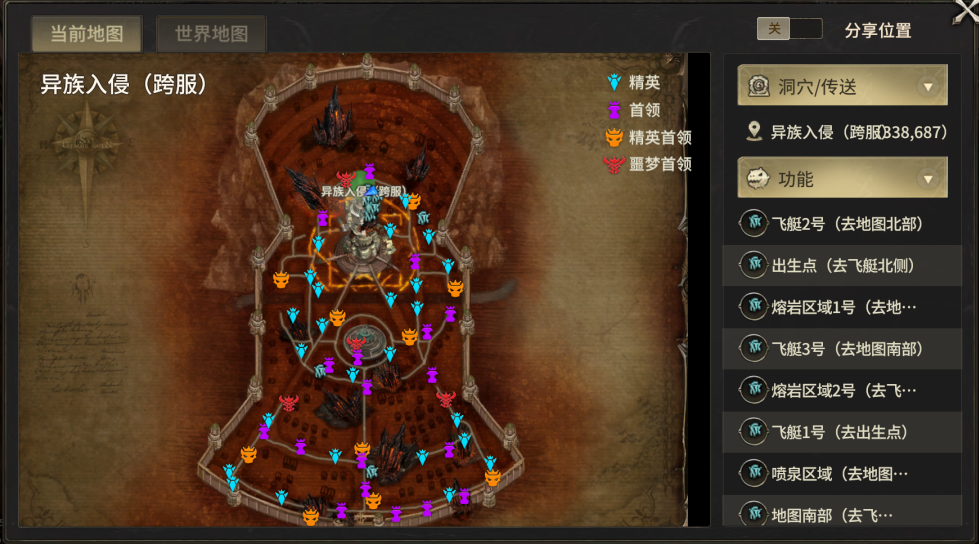The height and width of the screenshot is (544, 979).
Task: Open the 世界地图 tab
Action: (211, 33)
